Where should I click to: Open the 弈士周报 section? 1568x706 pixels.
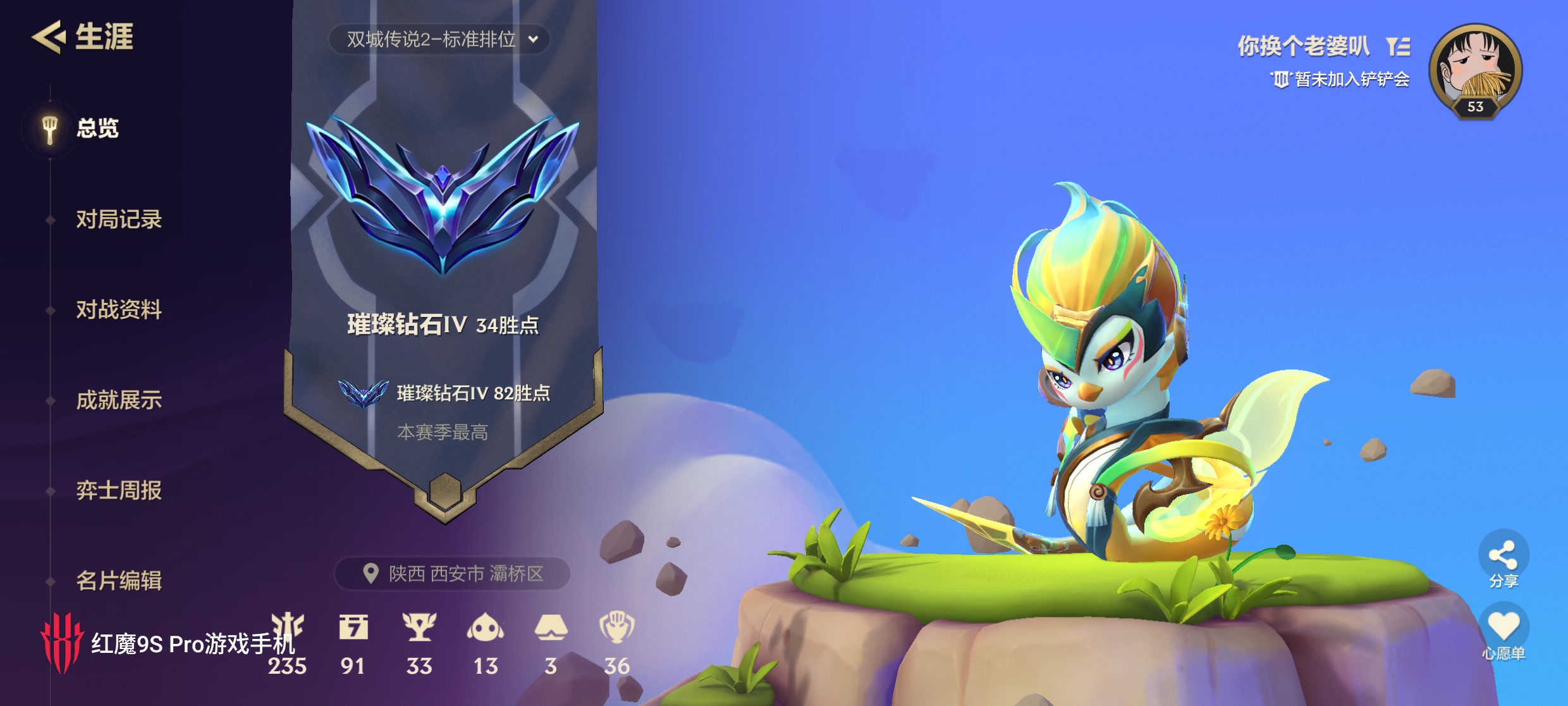click(118, 491)
